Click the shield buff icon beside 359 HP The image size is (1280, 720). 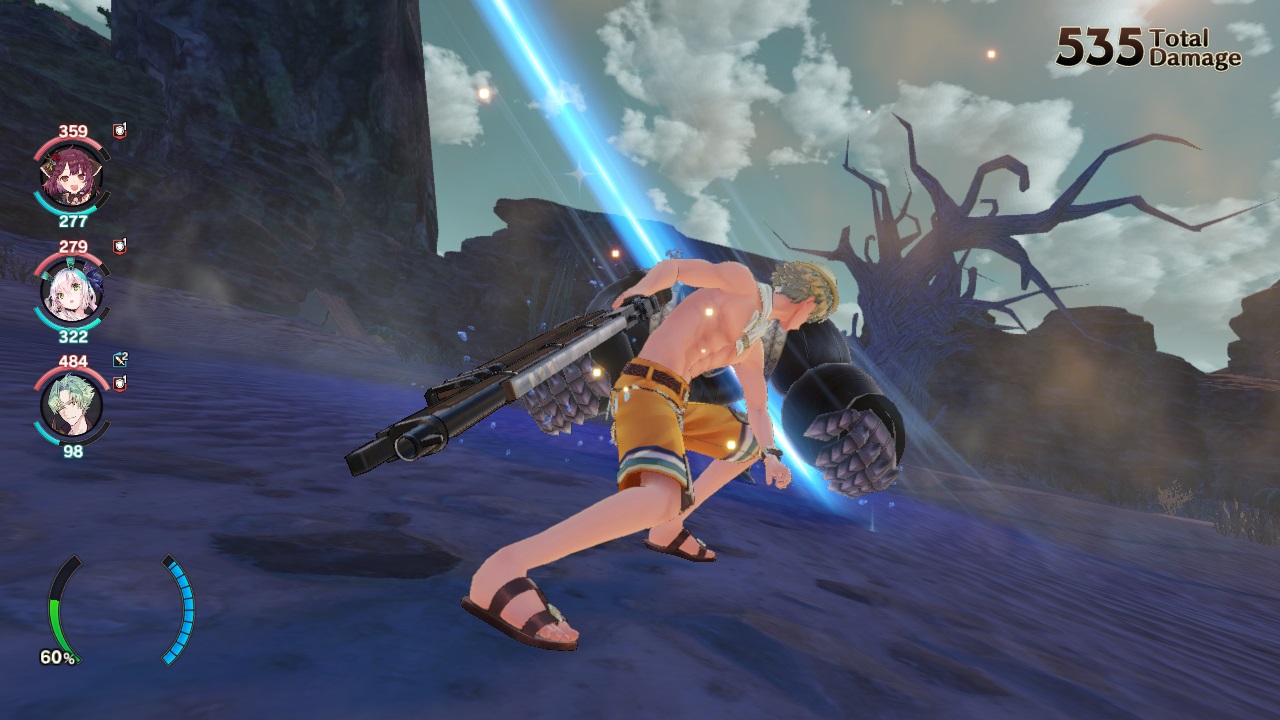[117, 131]
